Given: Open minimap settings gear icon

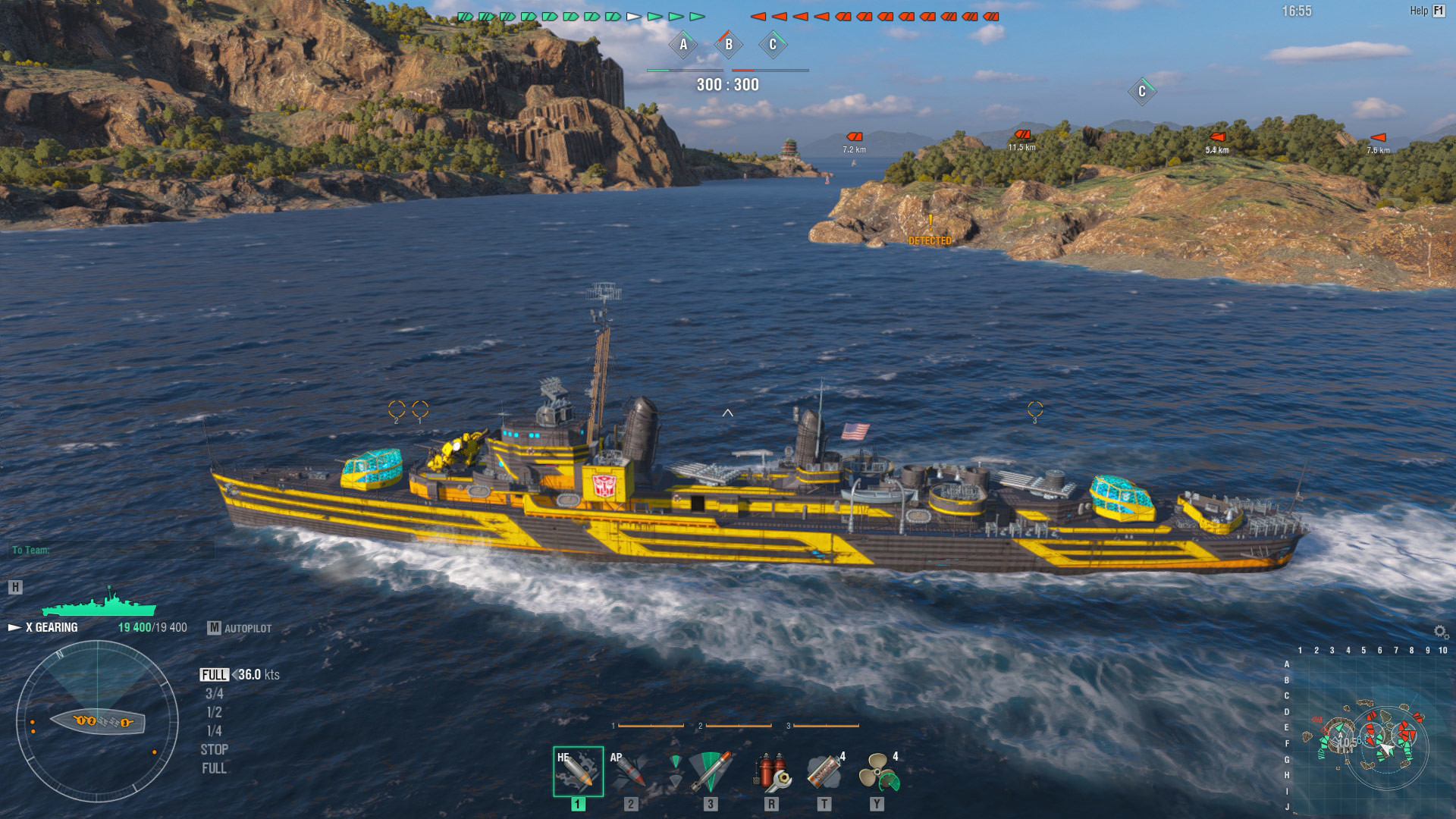Looking at the screenshot, I should [x=1440, y=632].
